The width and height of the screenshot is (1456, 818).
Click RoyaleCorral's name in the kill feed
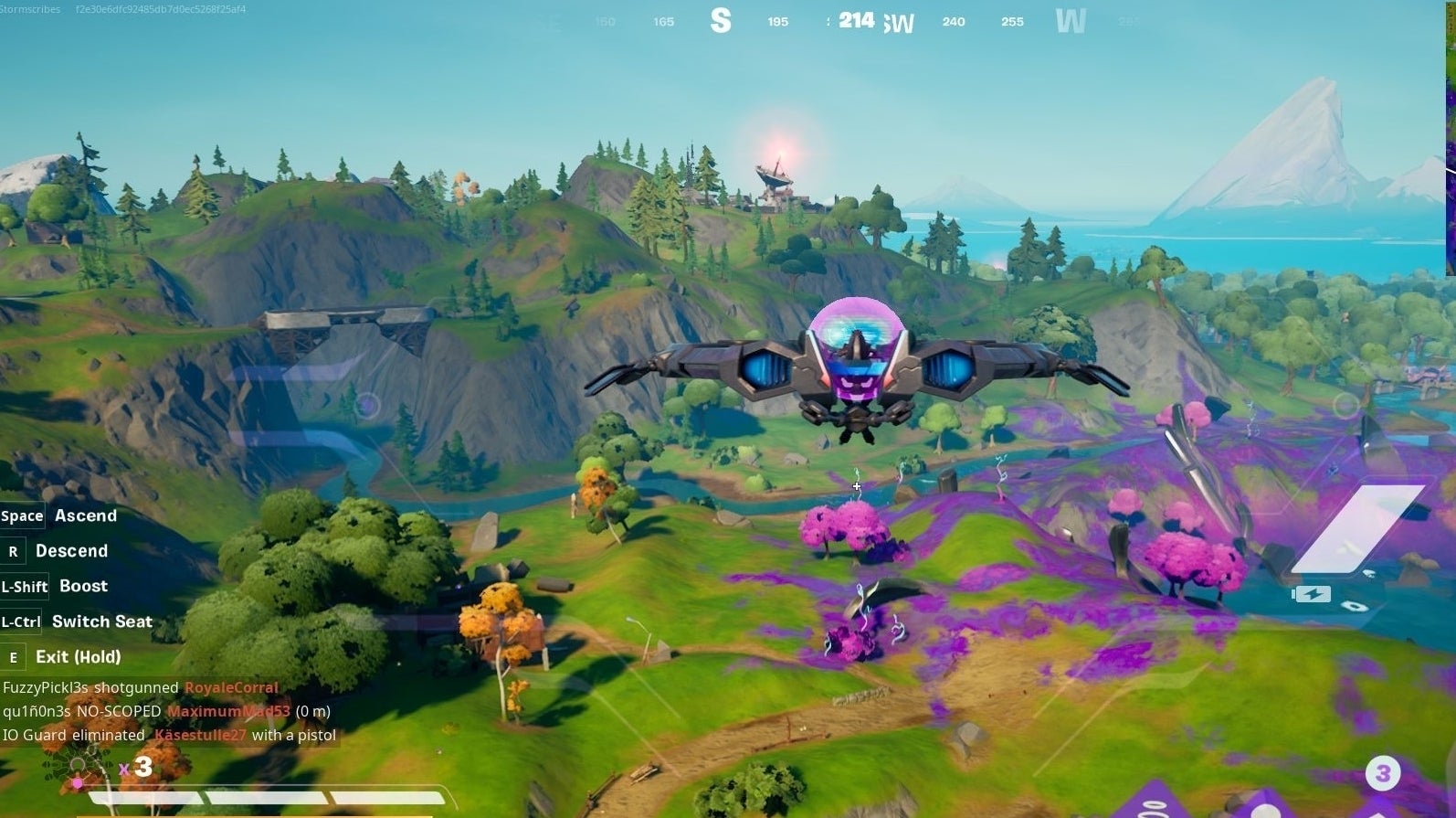pos(231,686)
